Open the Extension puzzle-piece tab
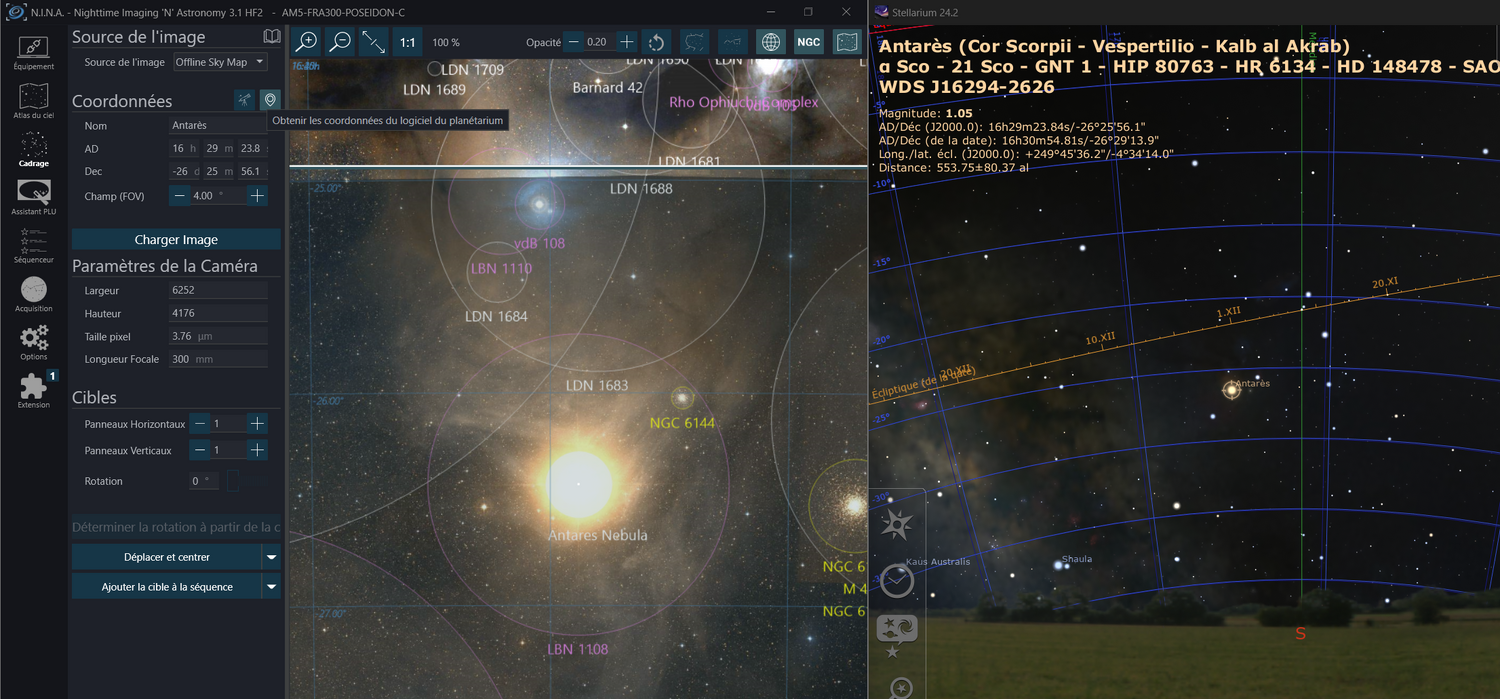Image resolution: width=1500 pixels, height=699 pixels. (x=33, y=390)
